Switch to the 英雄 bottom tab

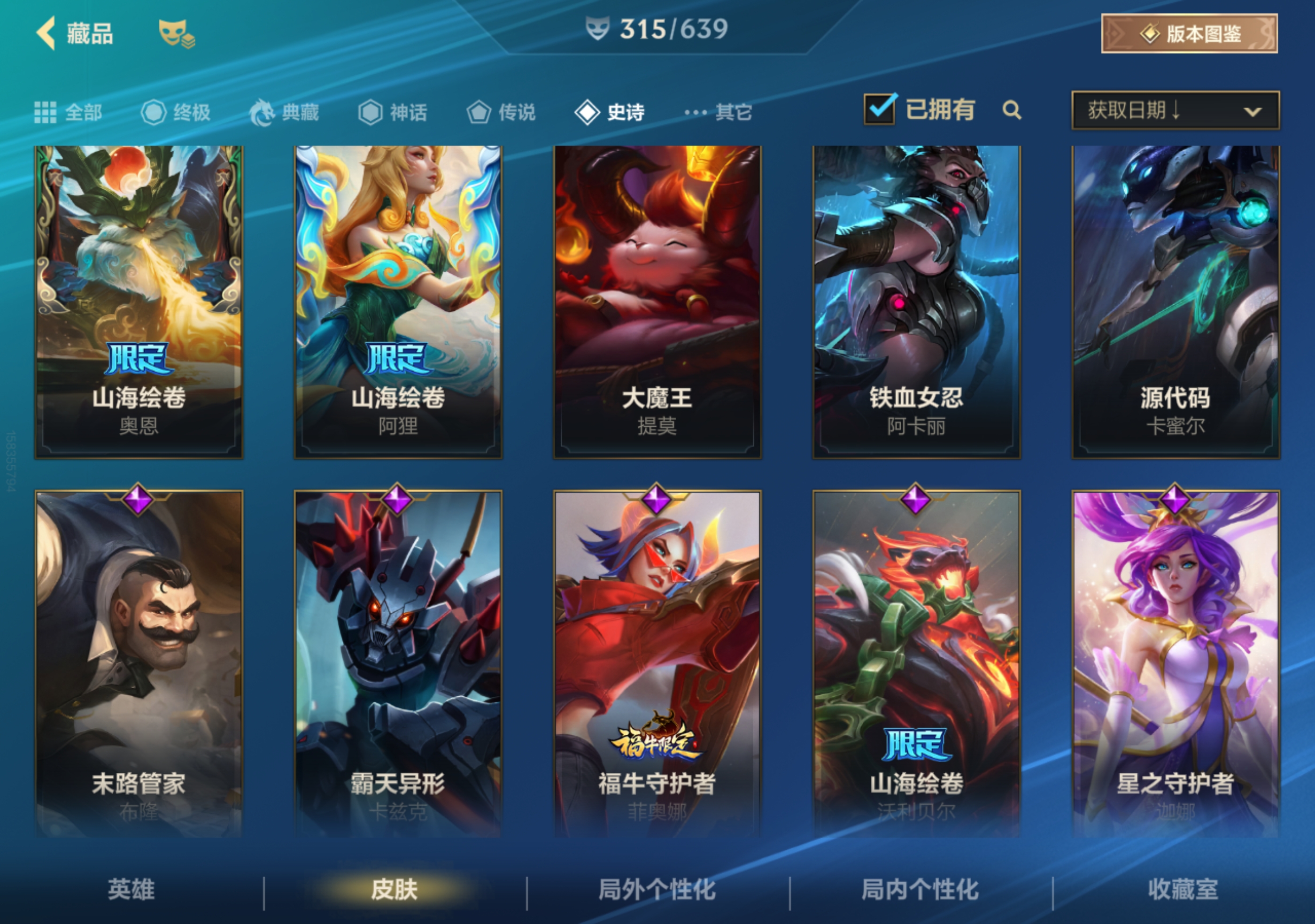coord(131,889)
